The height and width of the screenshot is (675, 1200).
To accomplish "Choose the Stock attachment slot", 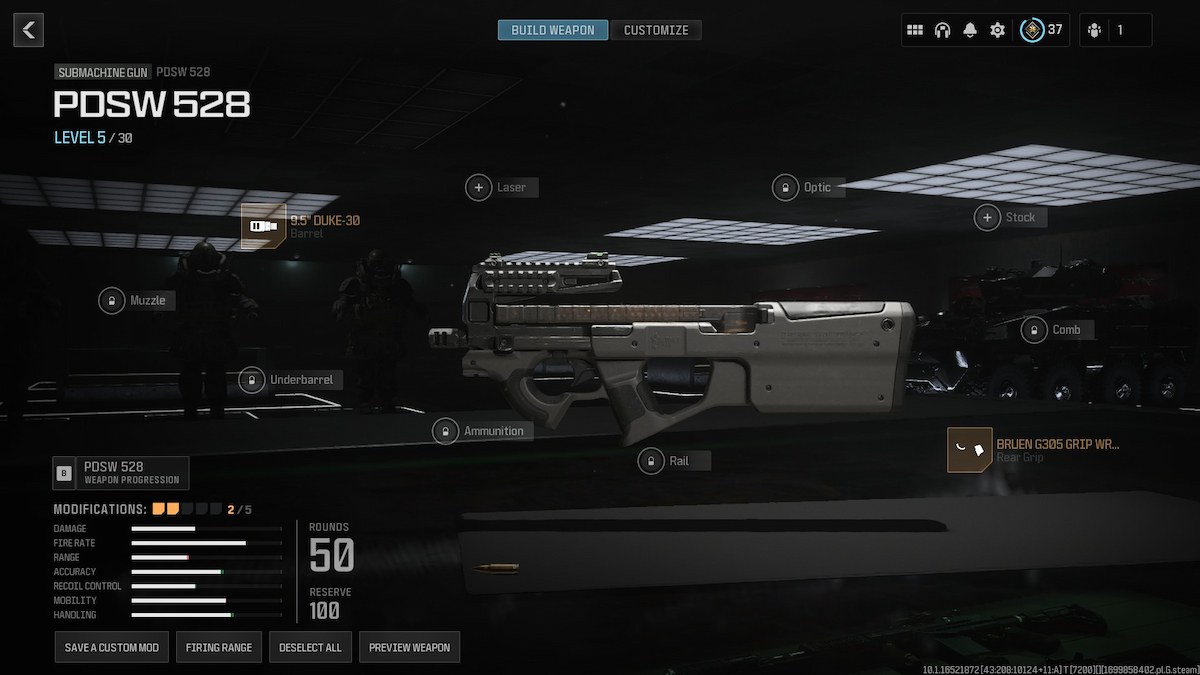I will [988, 217].
